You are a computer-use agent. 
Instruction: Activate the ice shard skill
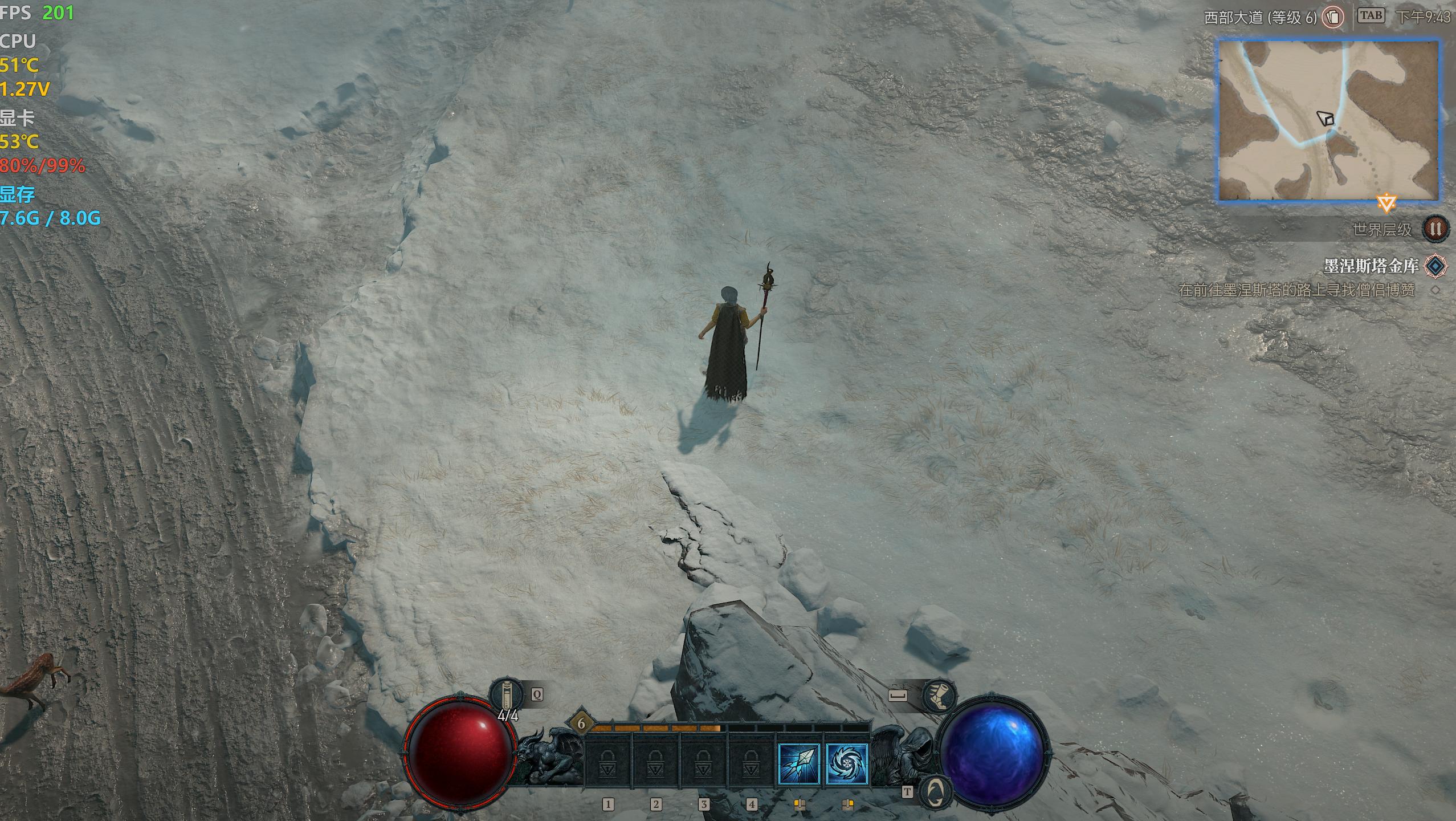pos(799,764)
